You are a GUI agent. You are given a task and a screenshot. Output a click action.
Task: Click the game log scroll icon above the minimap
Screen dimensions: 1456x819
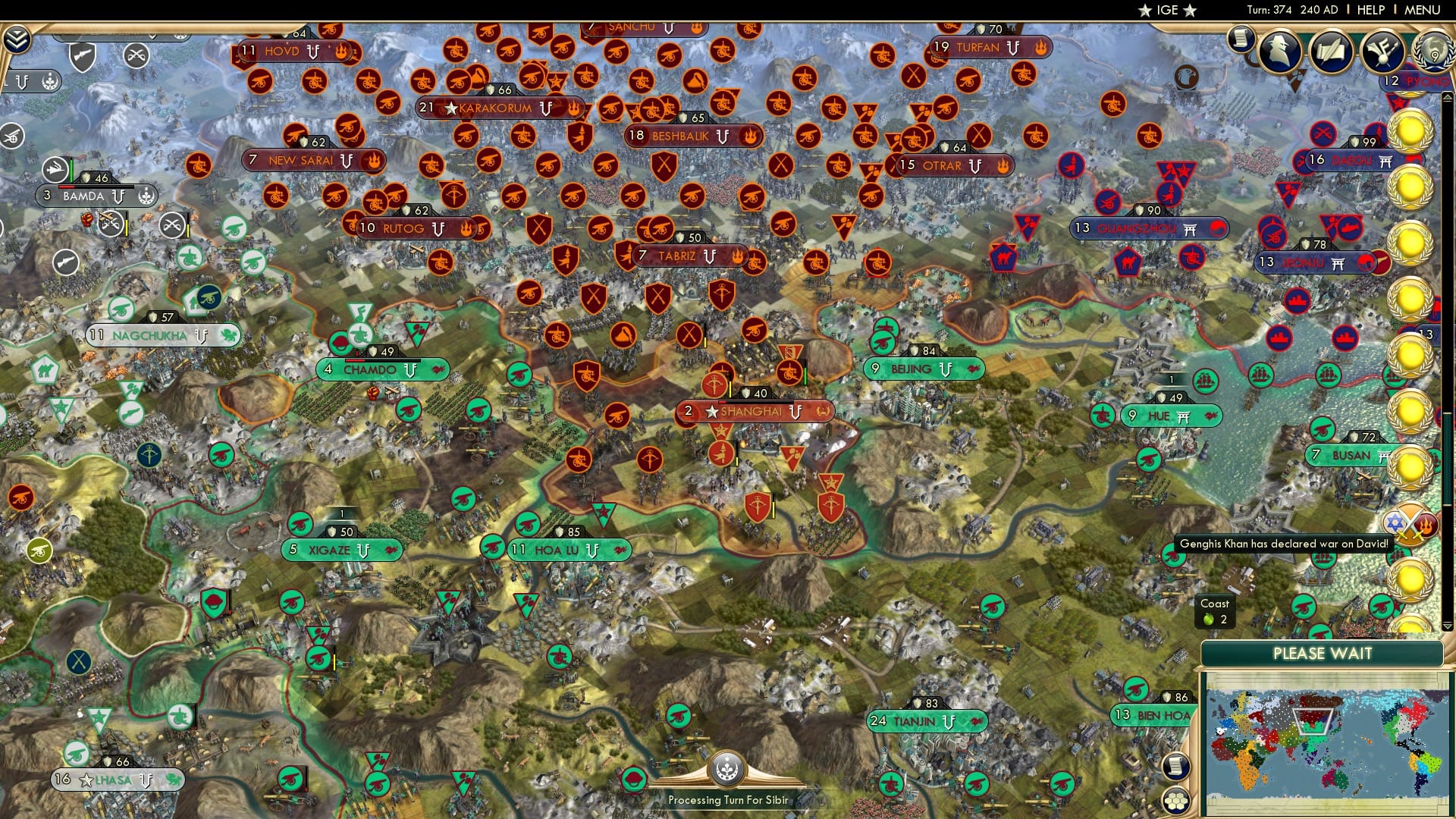coord(1176,766)
